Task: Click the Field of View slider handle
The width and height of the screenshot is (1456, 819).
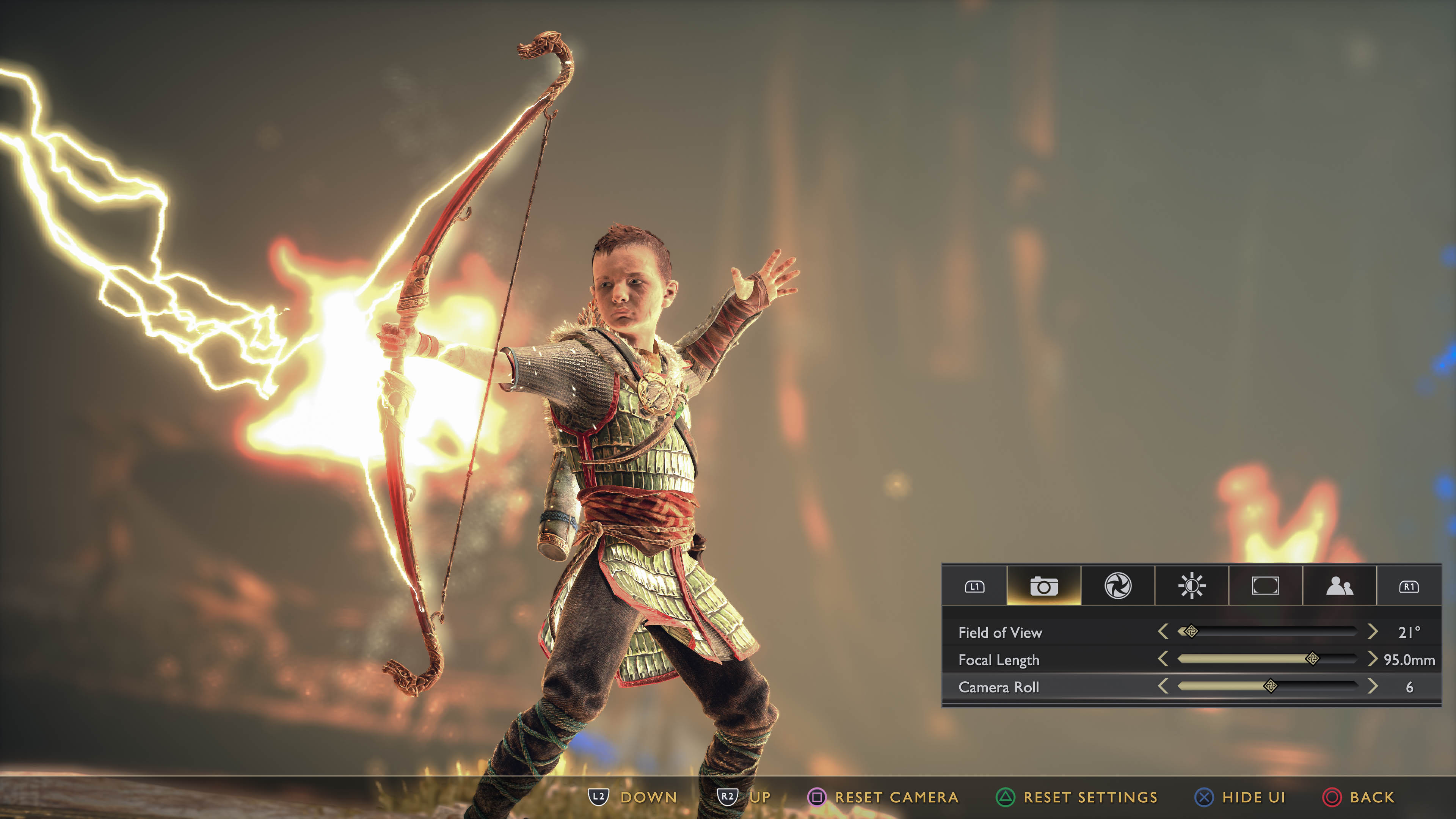Action: pos(1190,631)
